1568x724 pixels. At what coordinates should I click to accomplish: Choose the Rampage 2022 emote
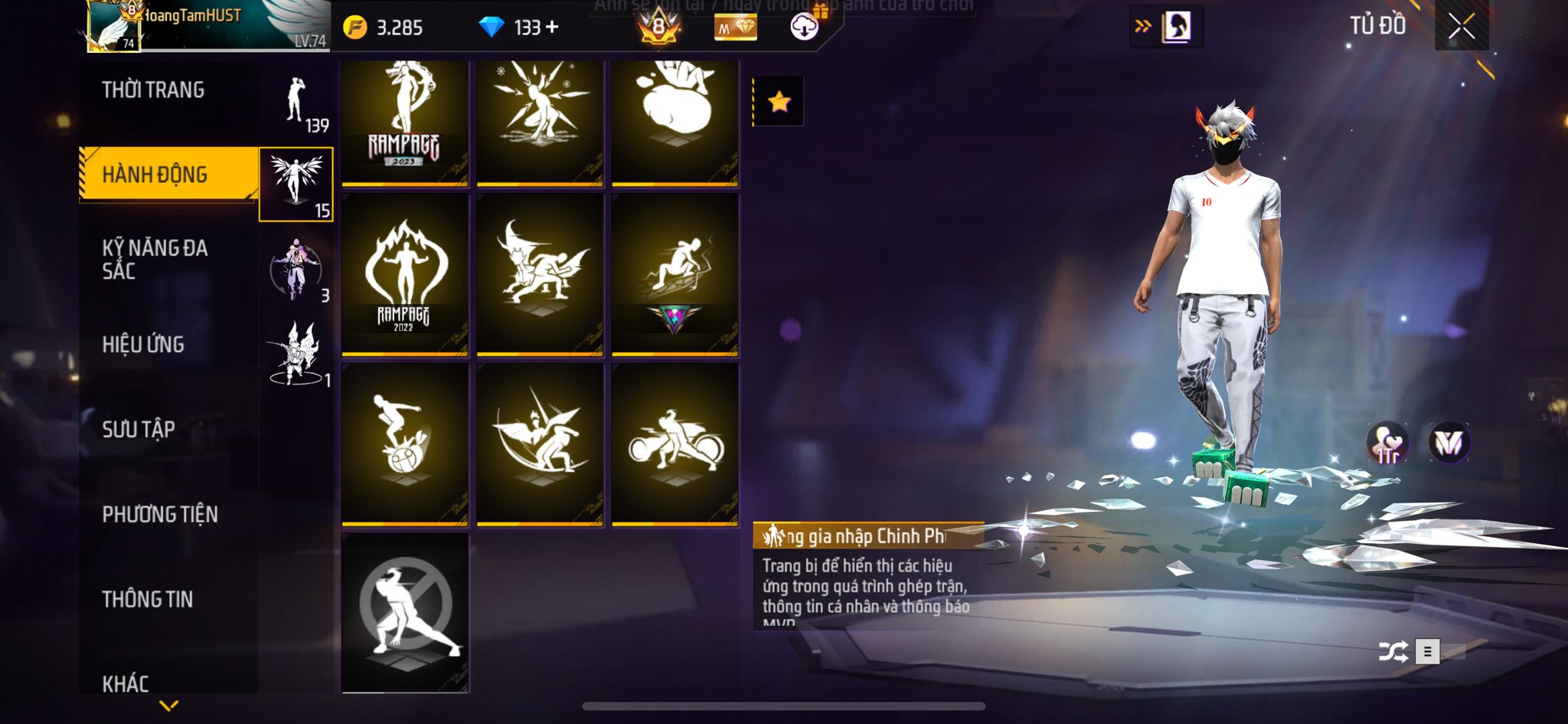point(404,274)
